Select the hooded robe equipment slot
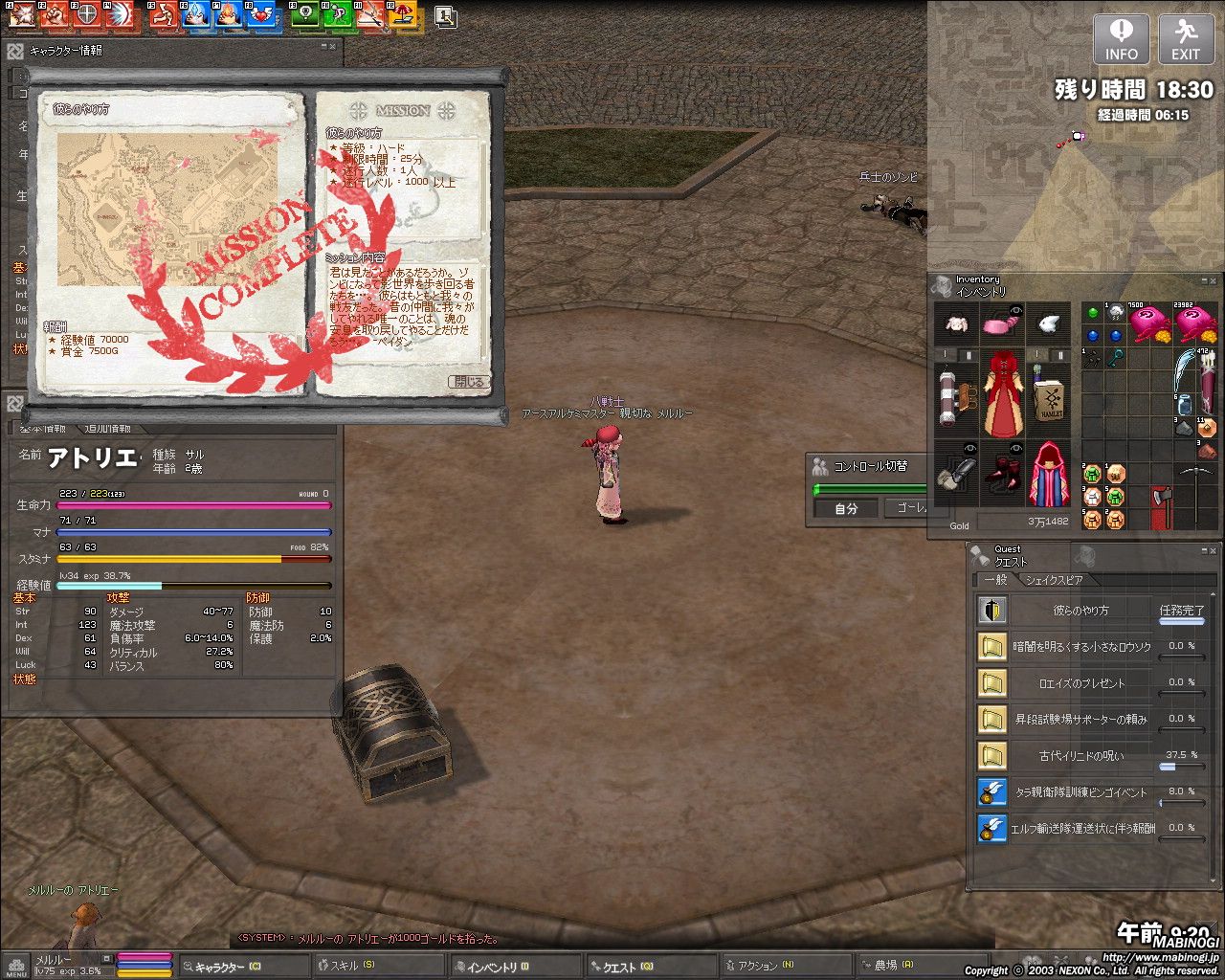The width and height of the screenshot is (1225, 980). pos(1049,474)
